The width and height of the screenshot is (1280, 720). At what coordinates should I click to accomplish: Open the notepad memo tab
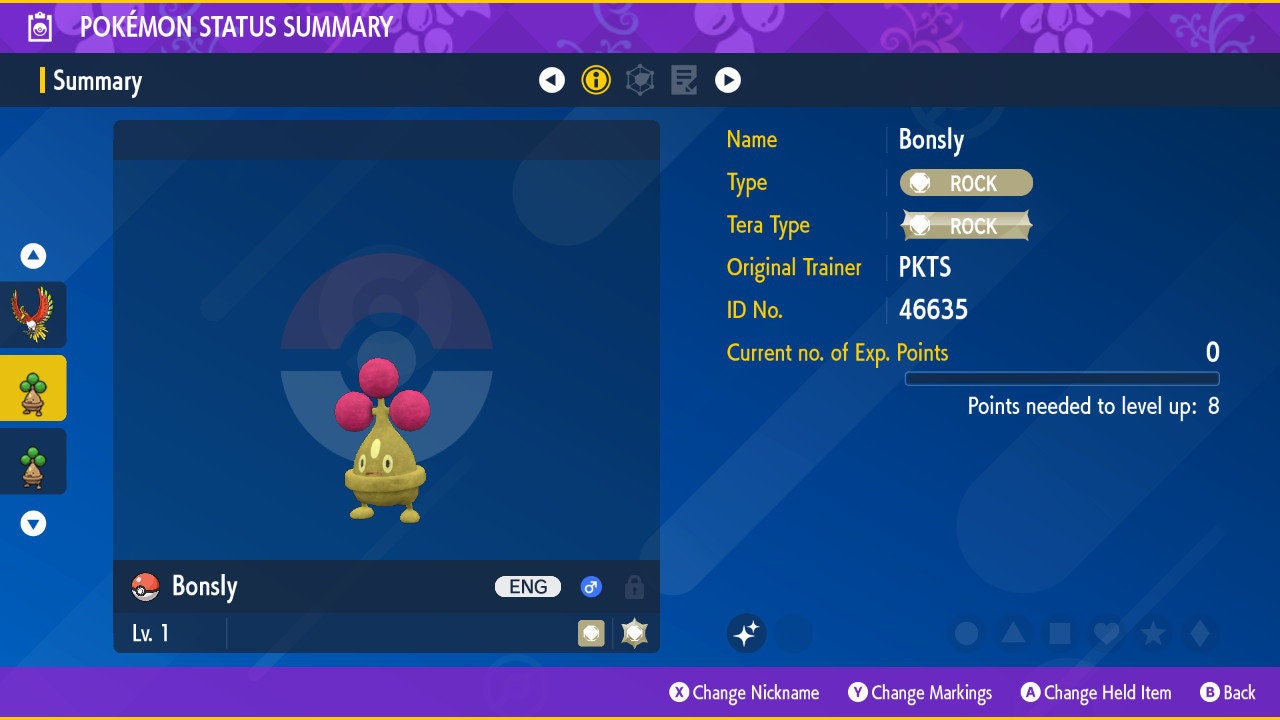tap(684, 80)
